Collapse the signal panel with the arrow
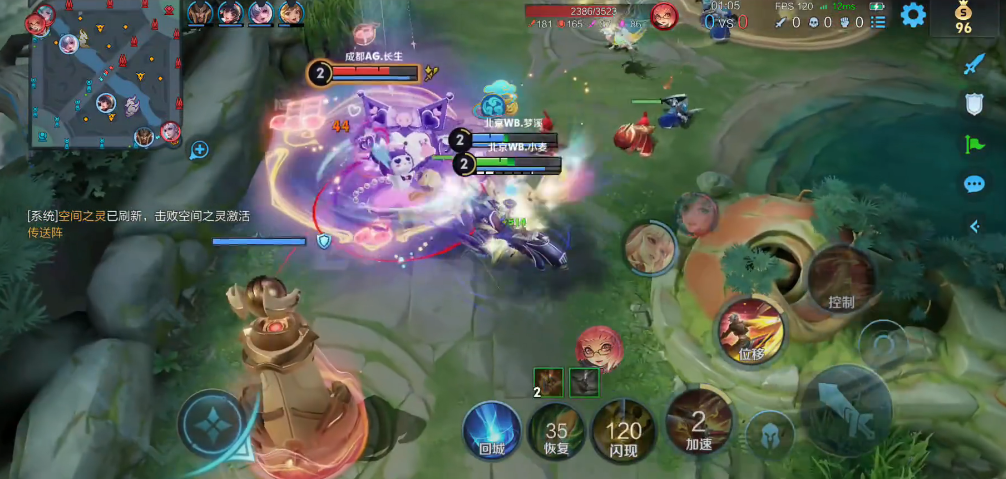Image resolution: width=1006 pixels, height=479 pixels. pos(974,227)
